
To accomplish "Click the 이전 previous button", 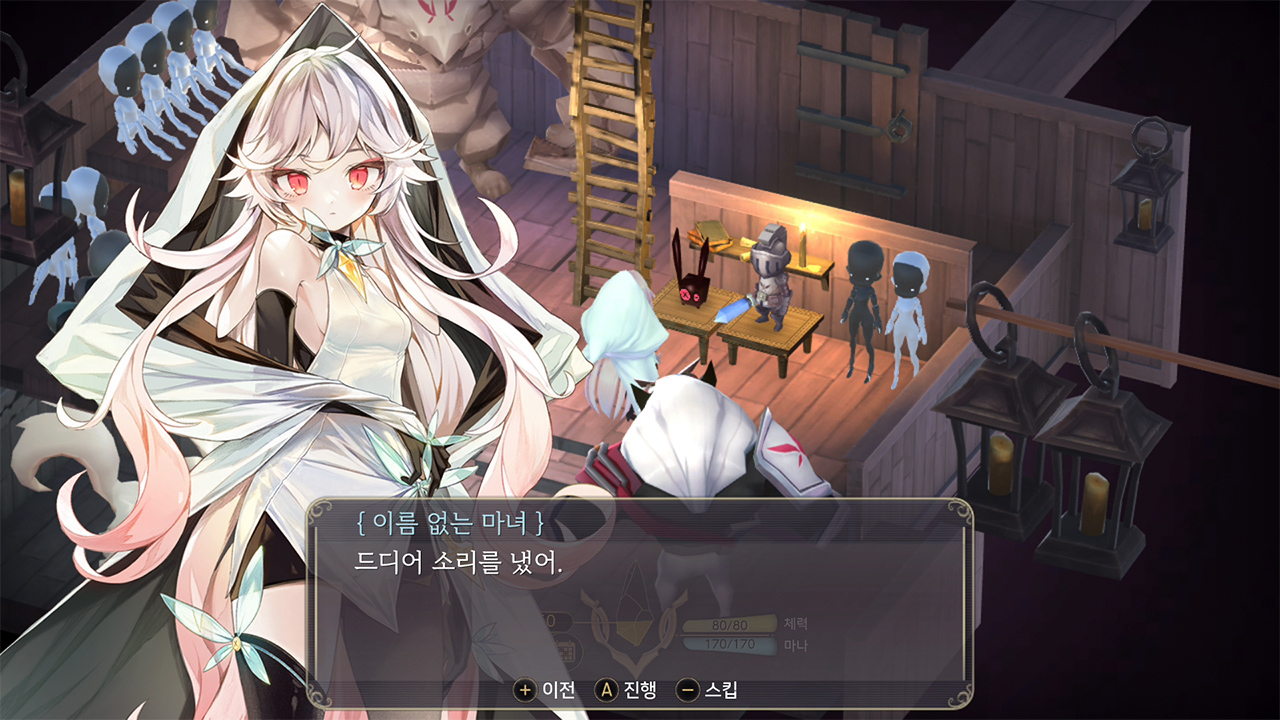I will pyautogui.click(x=560, y=691).
